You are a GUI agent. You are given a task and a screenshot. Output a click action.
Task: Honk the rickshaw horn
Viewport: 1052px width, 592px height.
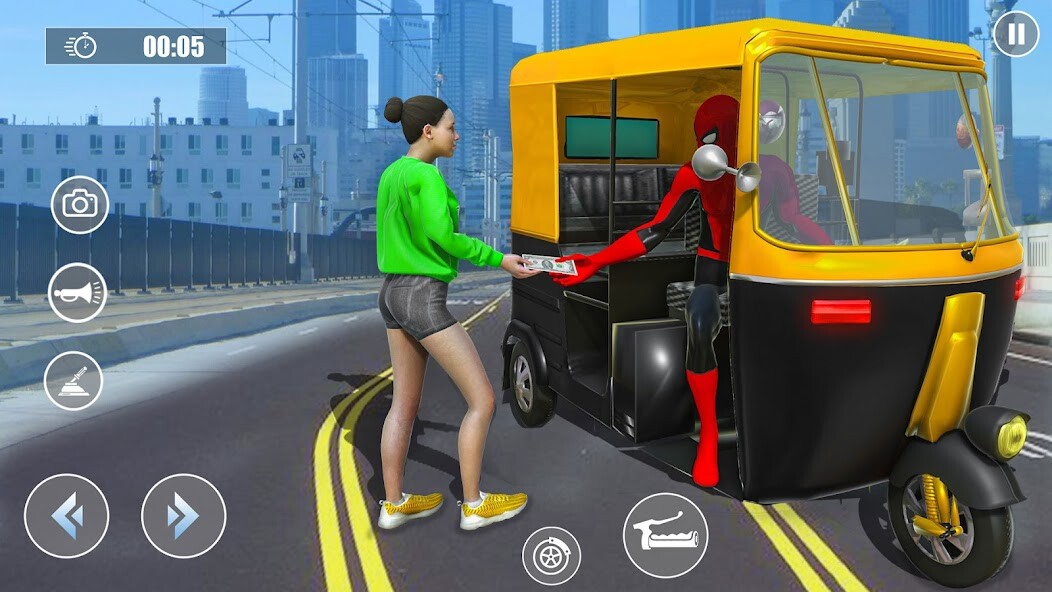pyautogui.click(x=77, y=293)
